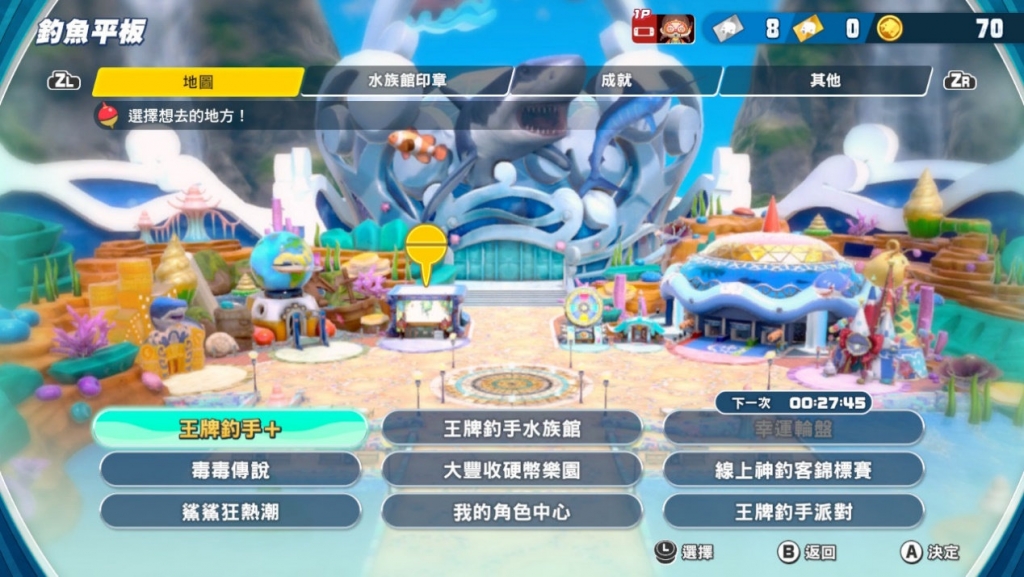Select 王牌釣手派對 party mode

point(793,512)
